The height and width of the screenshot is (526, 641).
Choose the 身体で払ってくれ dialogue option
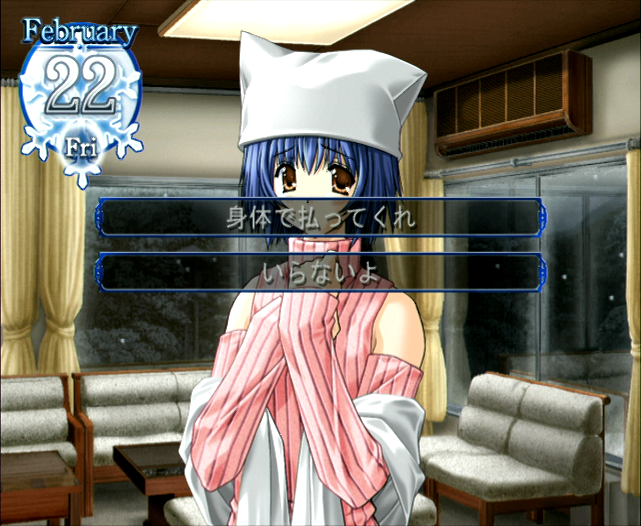pos(321,217)
